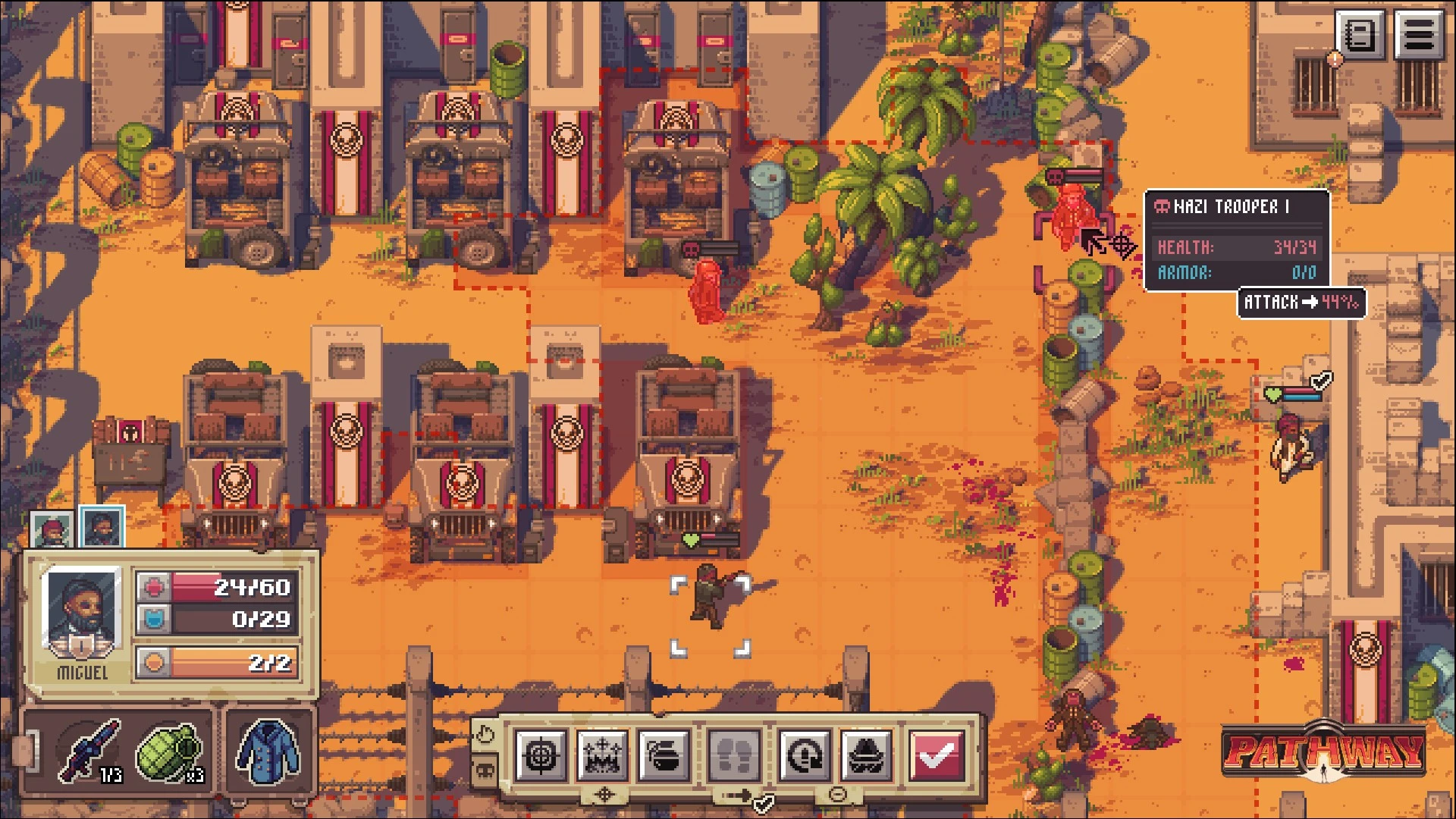Choose the footprints move action
1456x819 pixels.
point(734,755)
